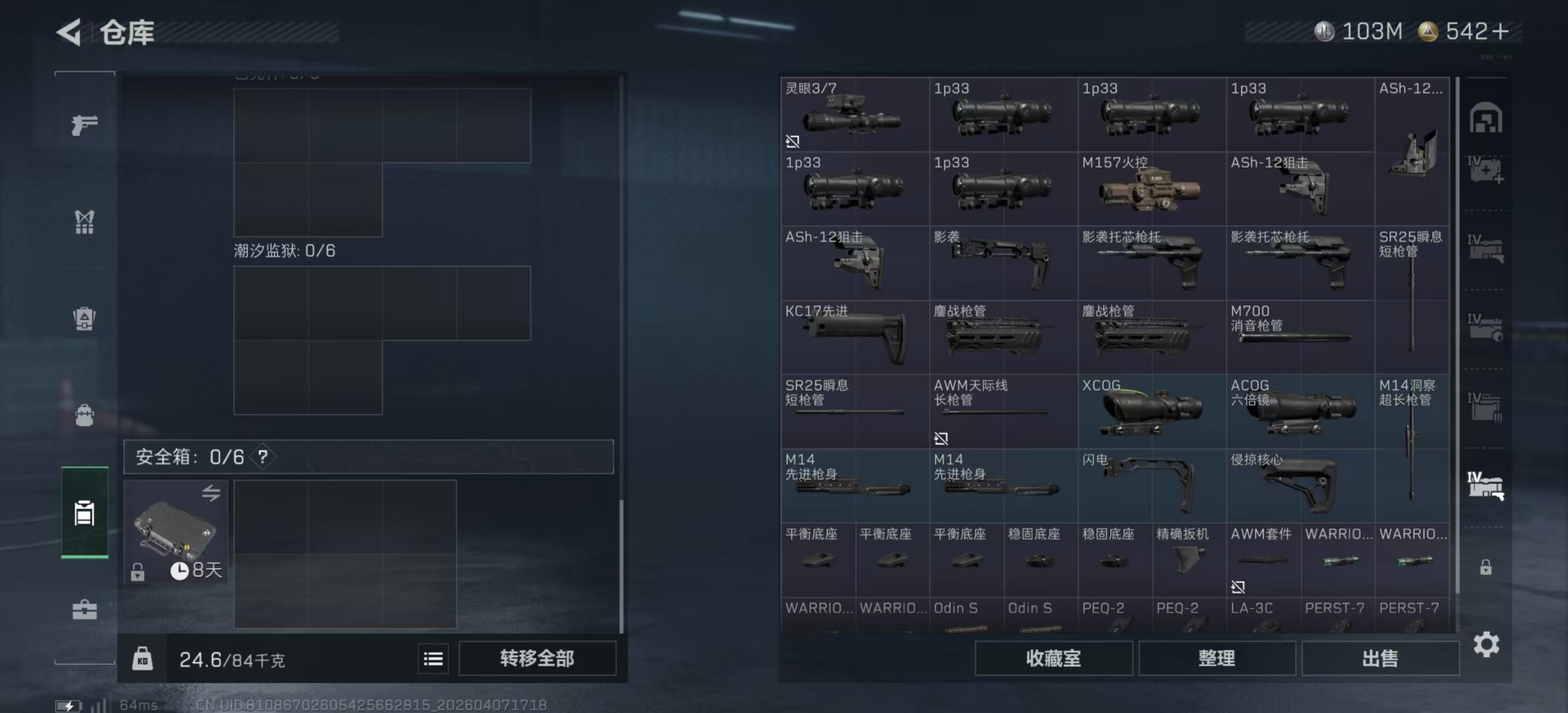Choose the KC17先进 stock
The width and height of the screenshot is (1568, 713).
point(854,338)
